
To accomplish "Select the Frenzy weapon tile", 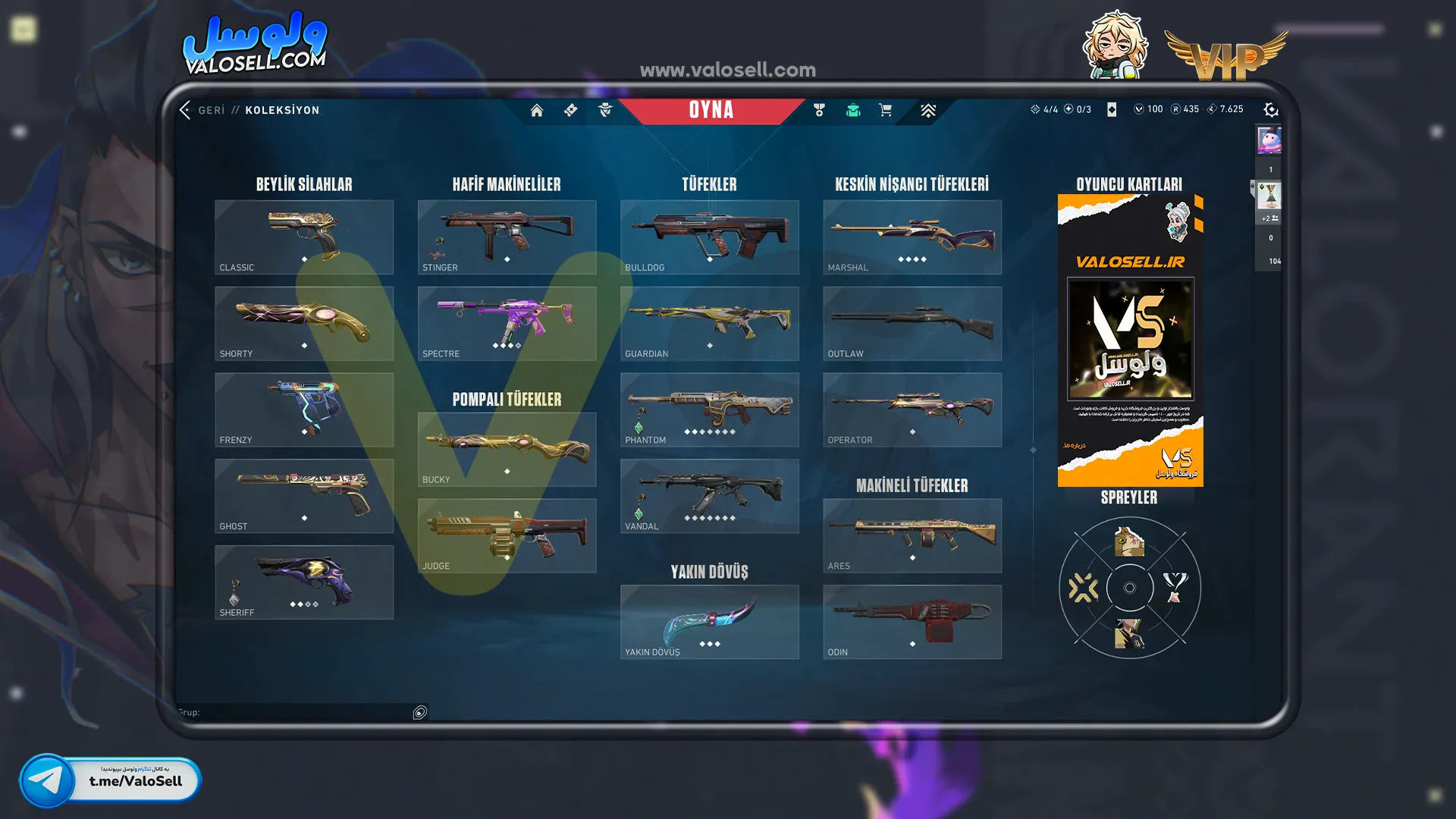I will coord(304,409).
